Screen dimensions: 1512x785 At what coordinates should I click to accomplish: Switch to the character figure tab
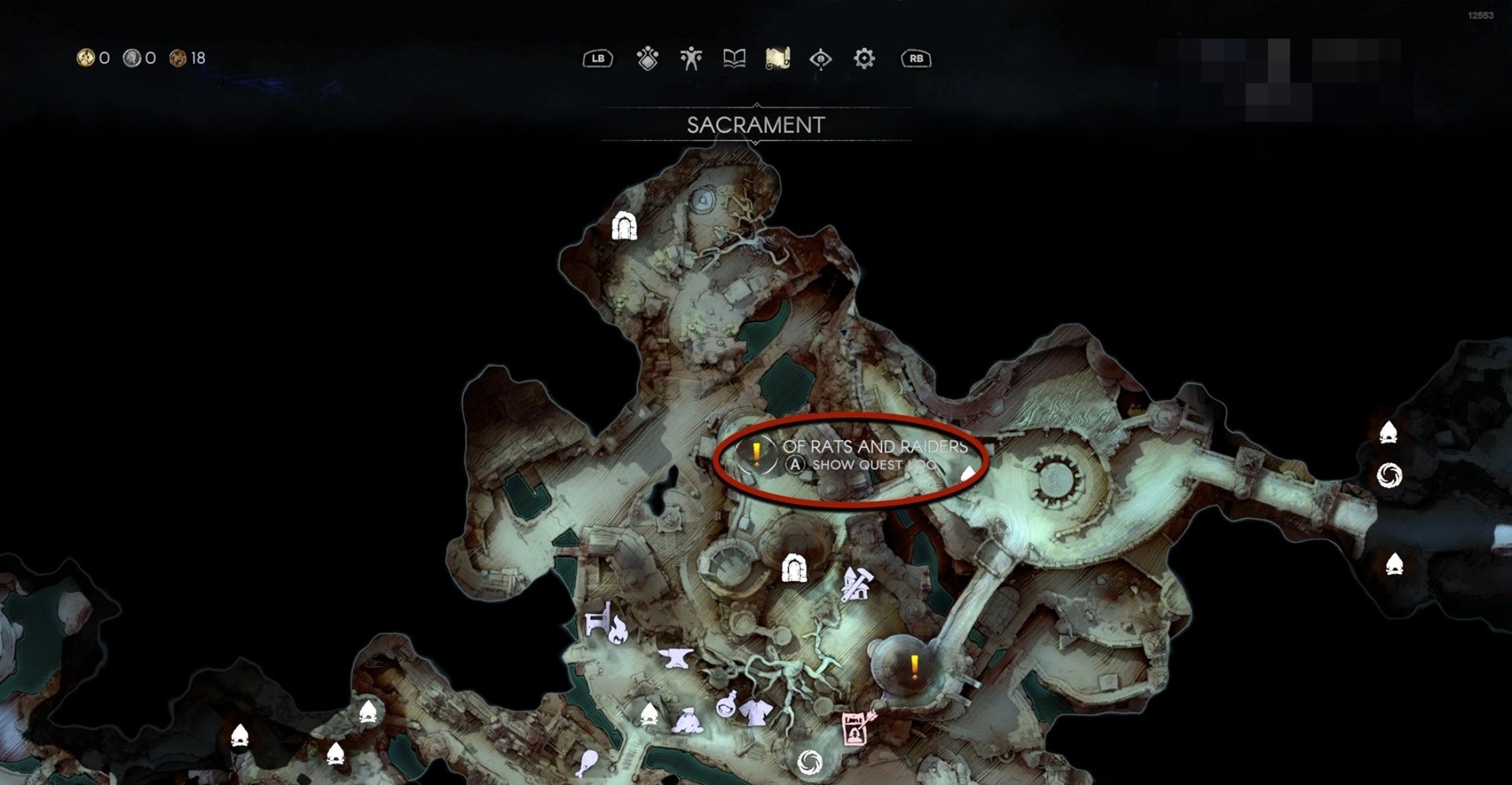click(691, 58)
